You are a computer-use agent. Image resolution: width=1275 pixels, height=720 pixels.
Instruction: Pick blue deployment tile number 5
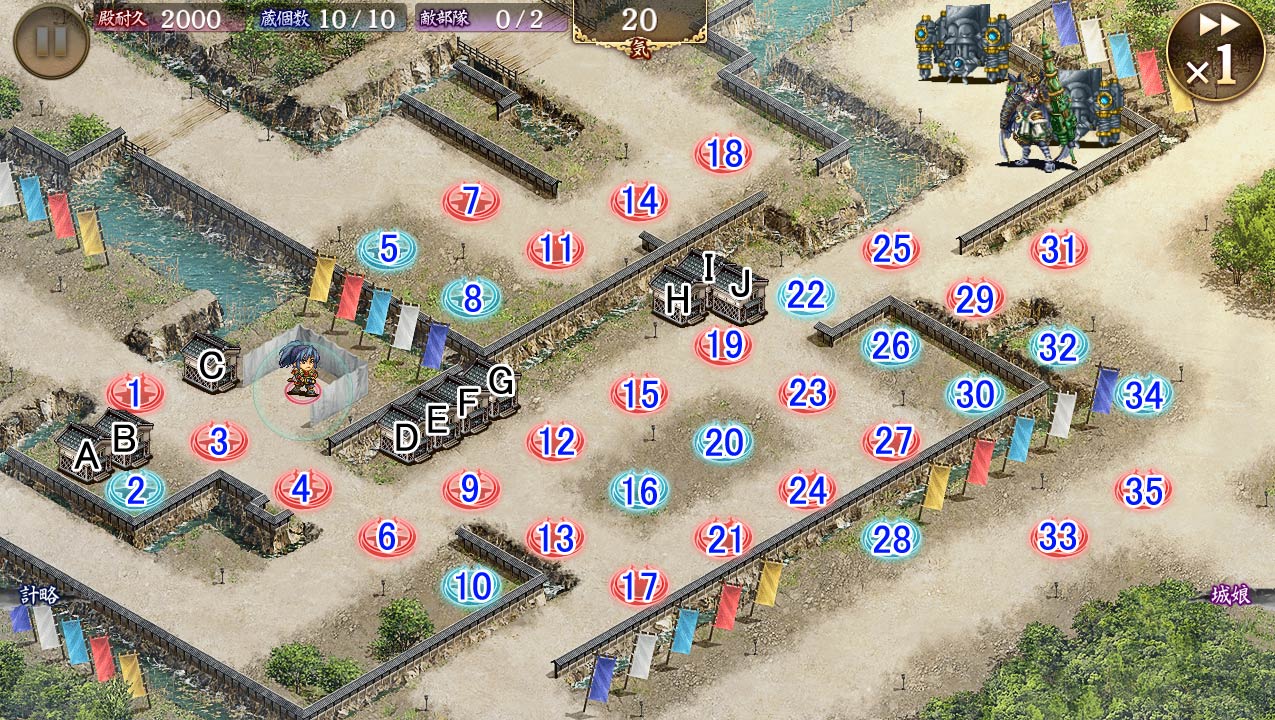pyautogui.click(x=387, y=249)
